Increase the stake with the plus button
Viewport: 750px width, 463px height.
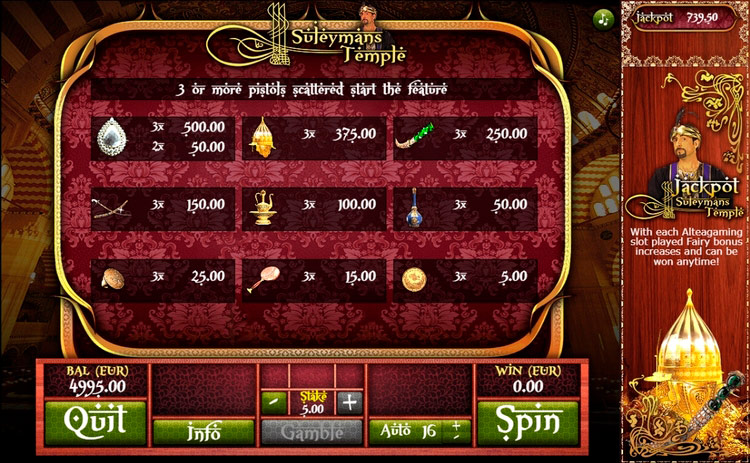click(348, 402)
